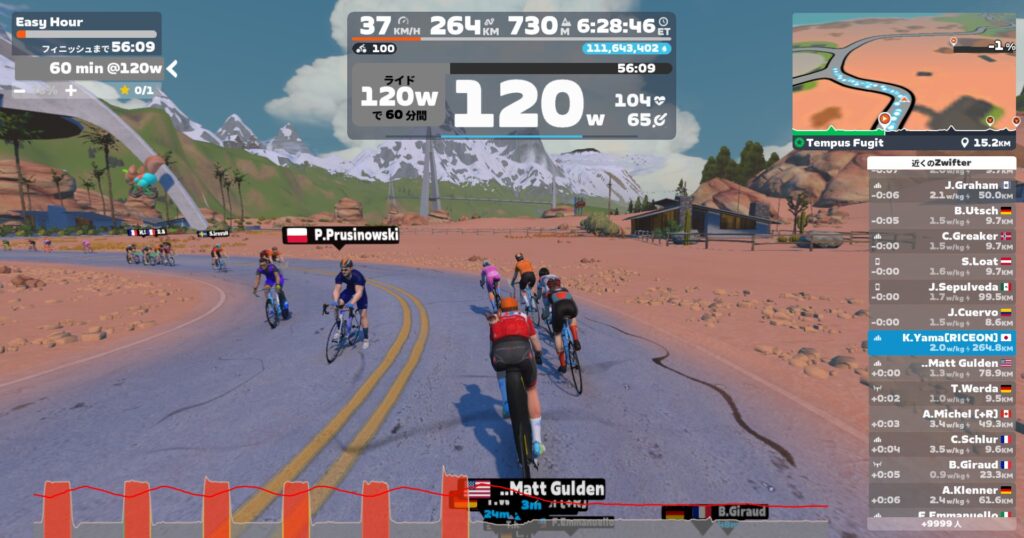This screenshot has width=1024, height=538.
Task: Increase workout intensity with the plus button
Action: [71, 90]
